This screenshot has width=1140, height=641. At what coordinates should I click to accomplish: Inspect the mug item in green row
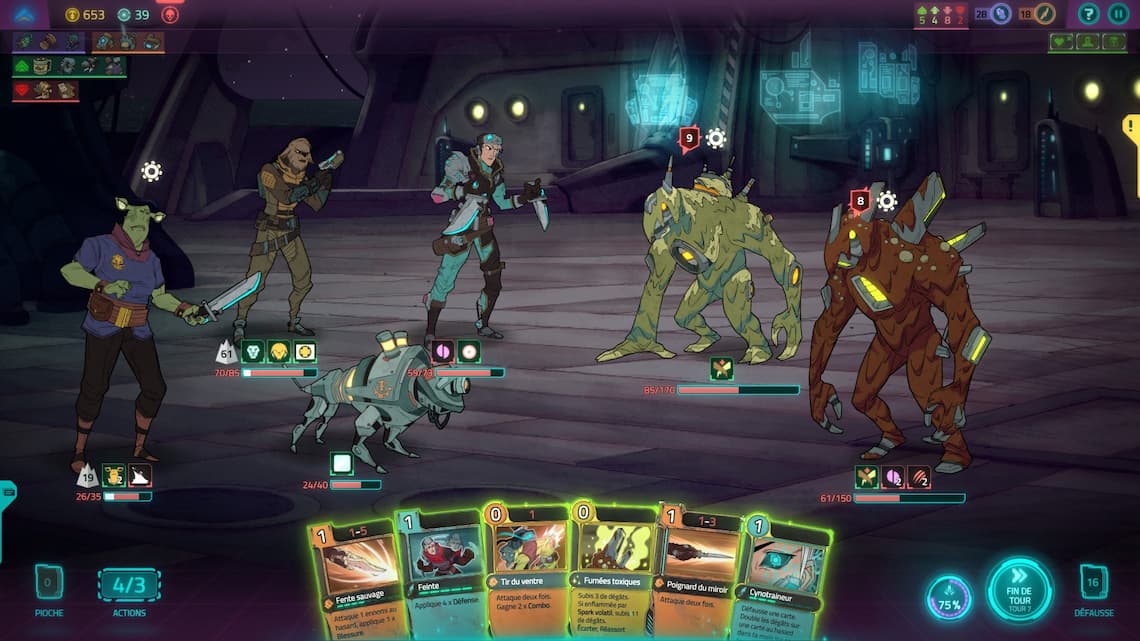[x=42, y=66]
